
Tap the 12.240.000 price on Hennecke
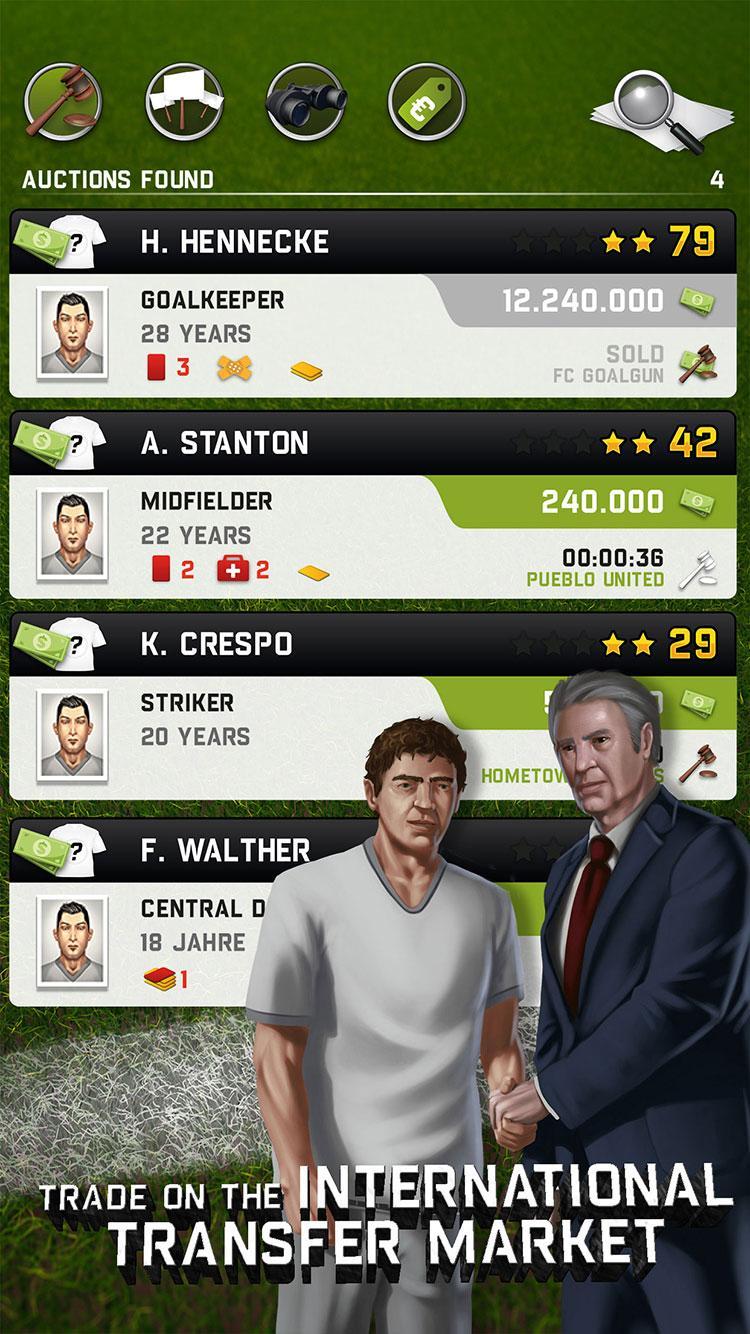click(582, 300)
